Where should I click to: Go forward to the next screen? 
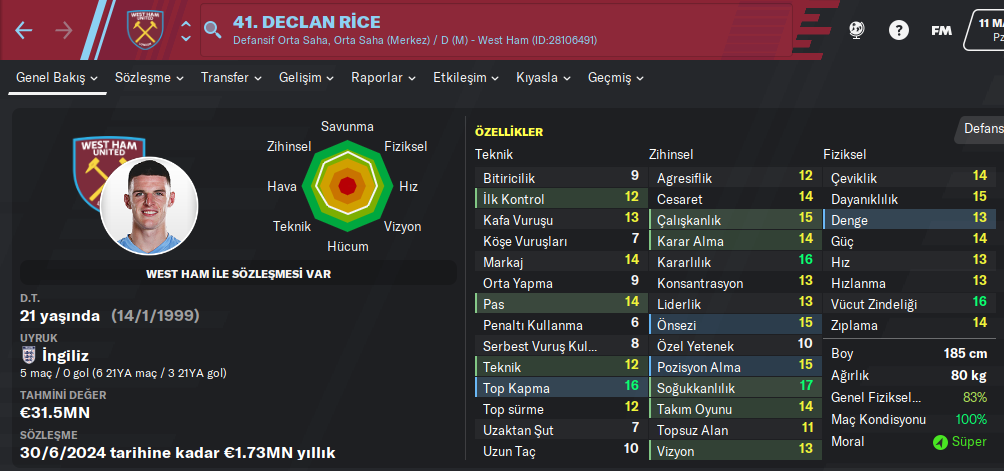pos(64,30)
